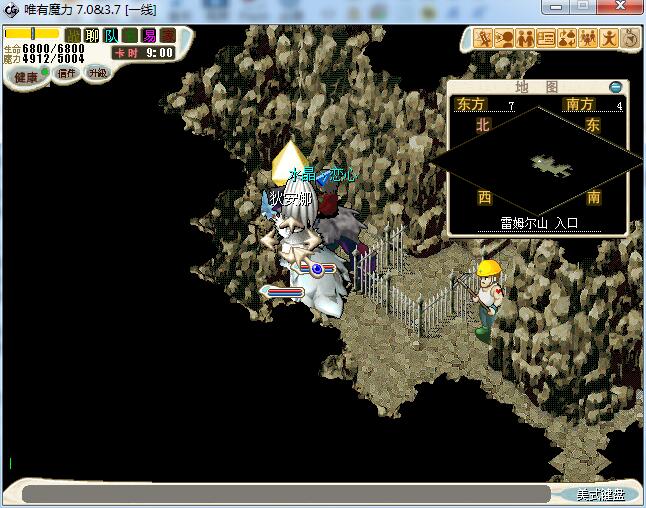
Task: Open the talking head chat icon
Action: click(x=504, y=38)
